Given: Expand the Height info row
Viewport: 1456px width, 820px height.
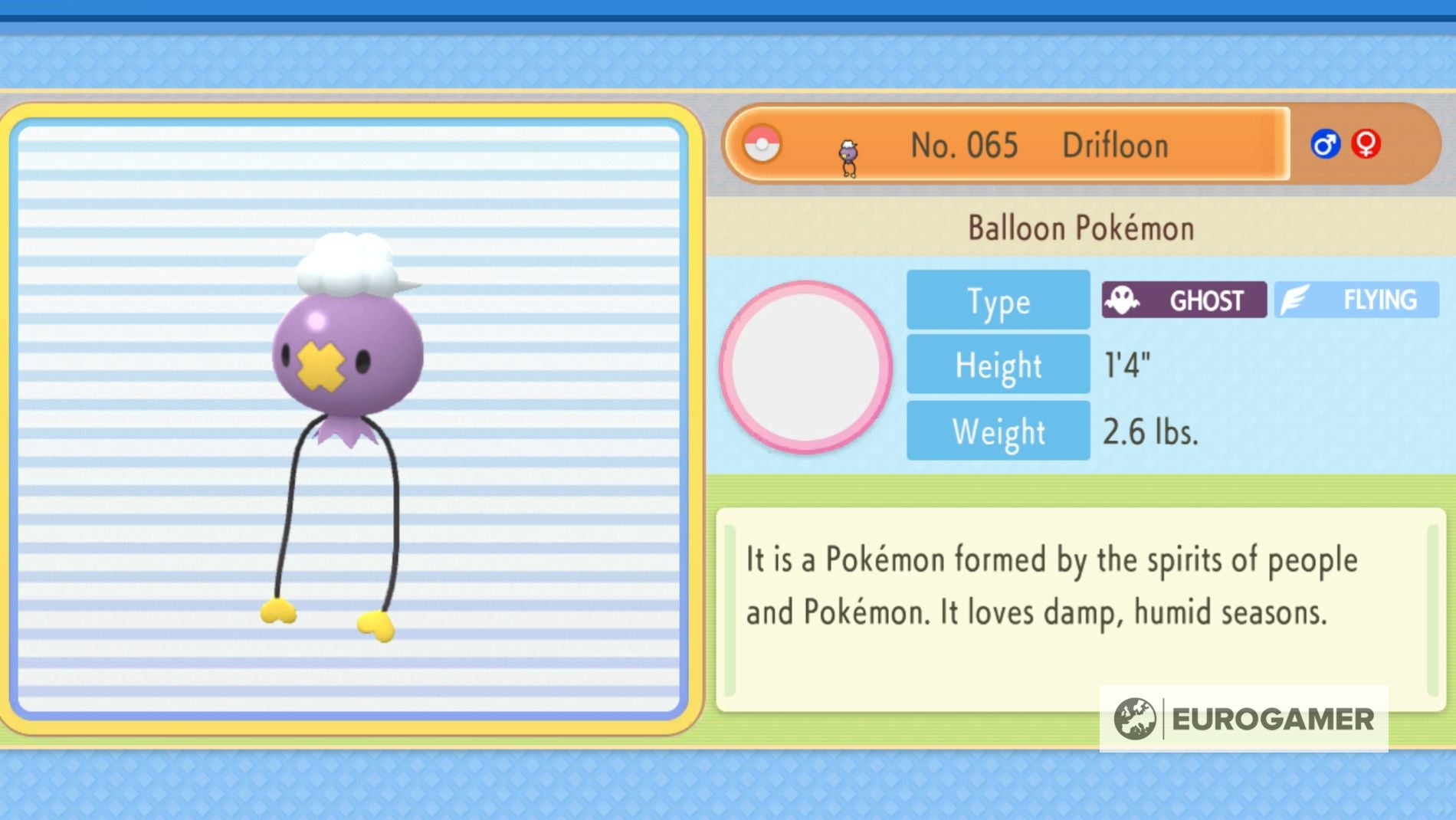Looking at the screenshot, I should click(x=998, y=366).
